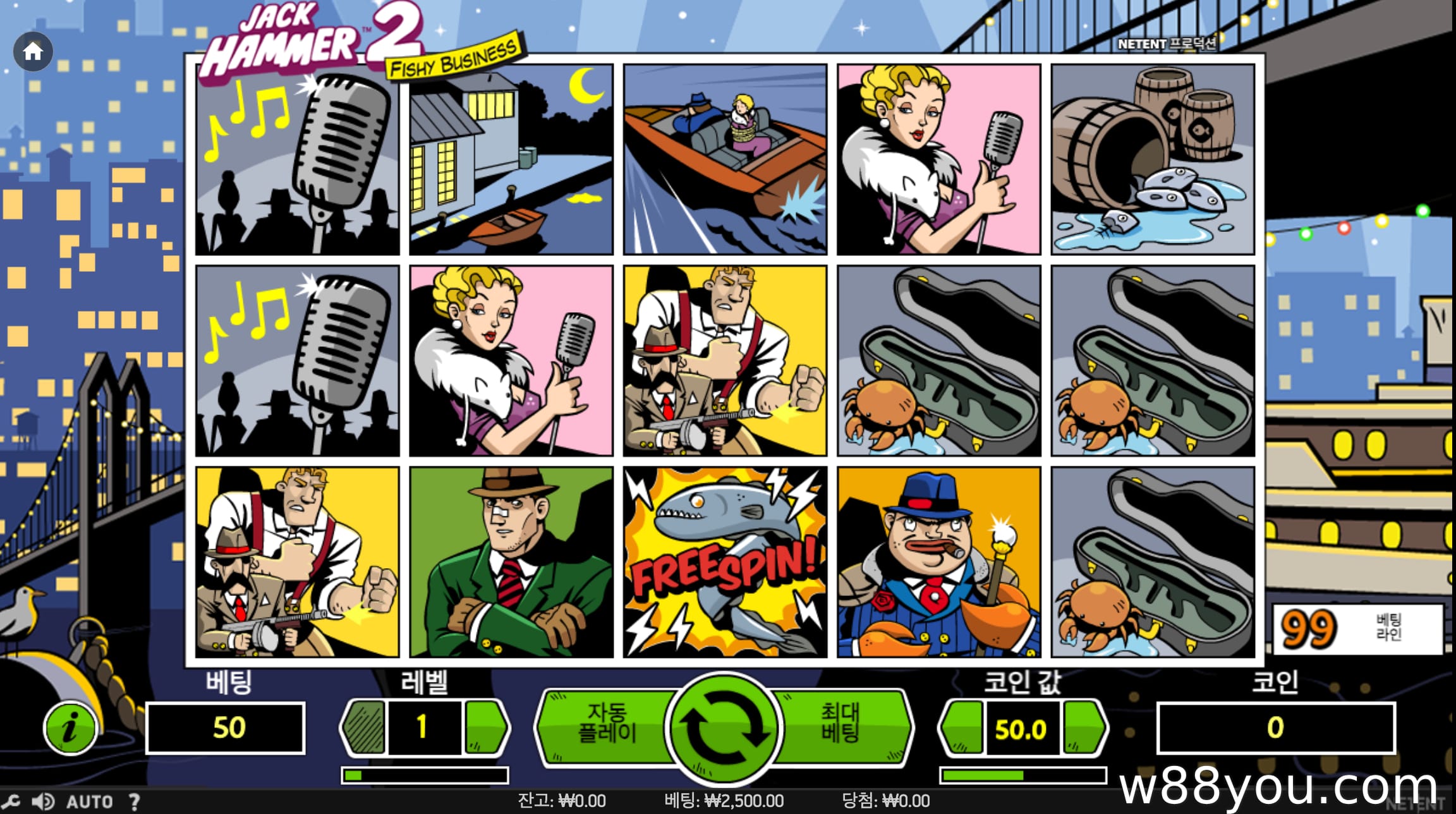Start auto play (자동 플레이)

click(607, 723)
